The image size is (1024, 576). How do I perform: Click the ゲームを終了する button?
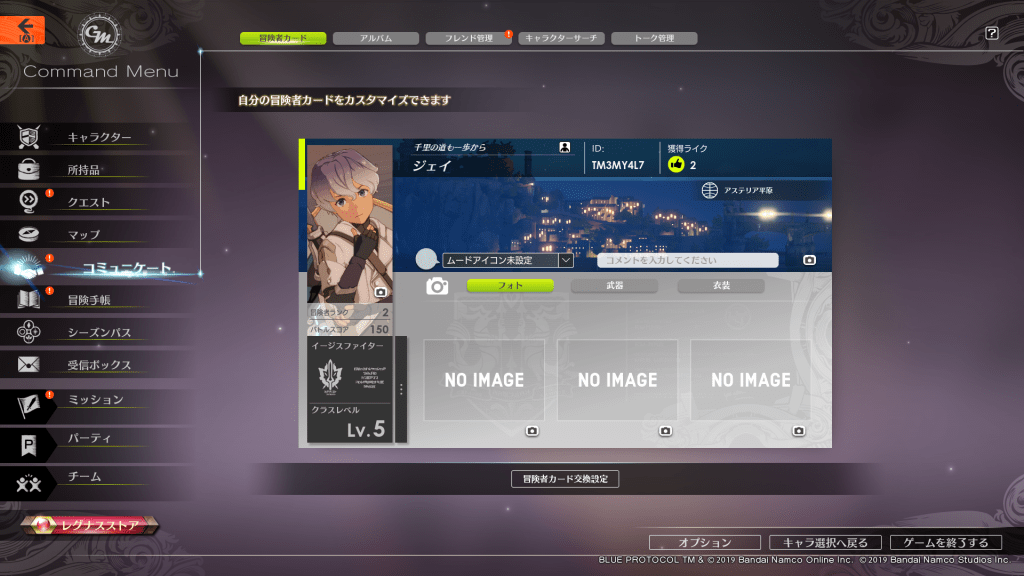(x=945, y=543)
